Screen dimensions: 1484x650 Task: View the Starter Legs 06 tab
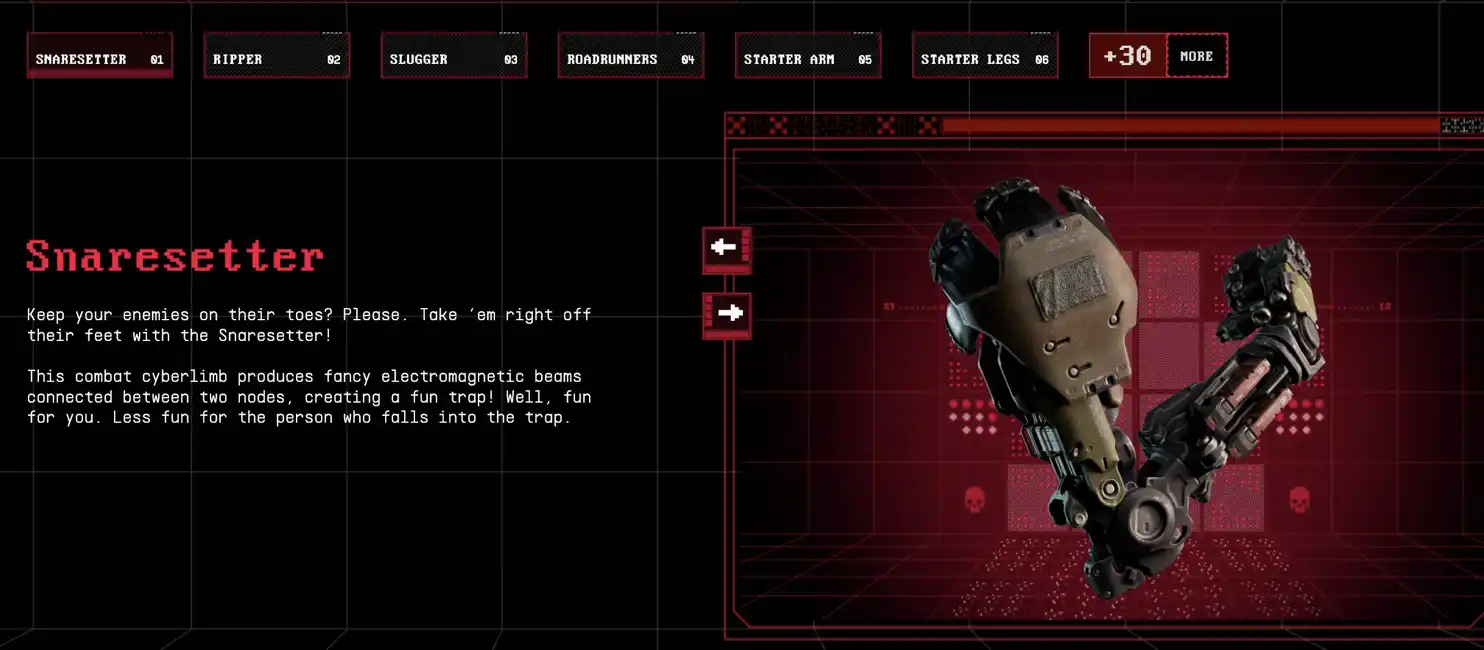pyautogui.click(x=985, y=56)
